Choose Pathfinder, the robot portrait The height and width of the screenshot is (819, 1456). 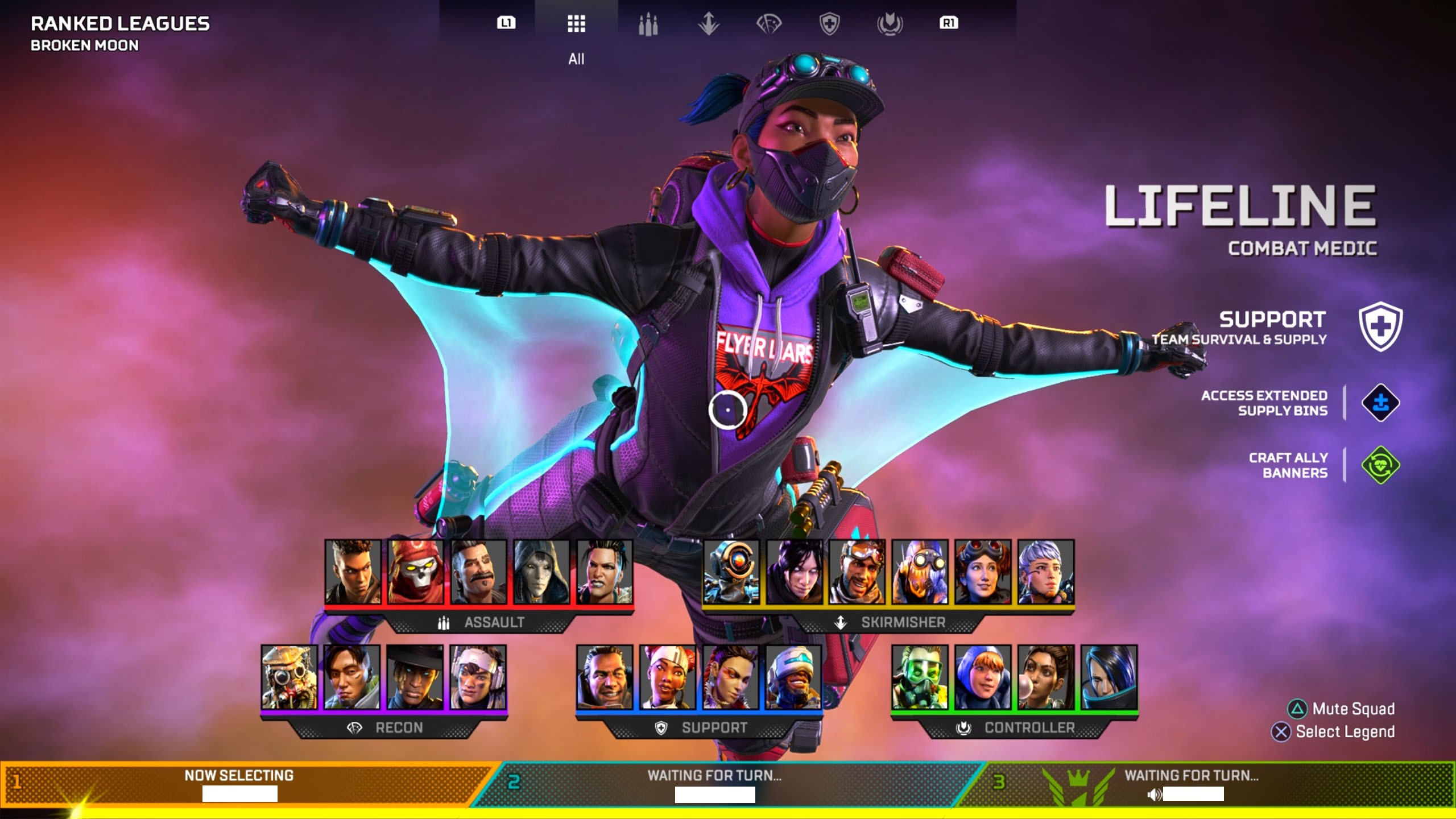pyautogui.click(x=731, y=572)
